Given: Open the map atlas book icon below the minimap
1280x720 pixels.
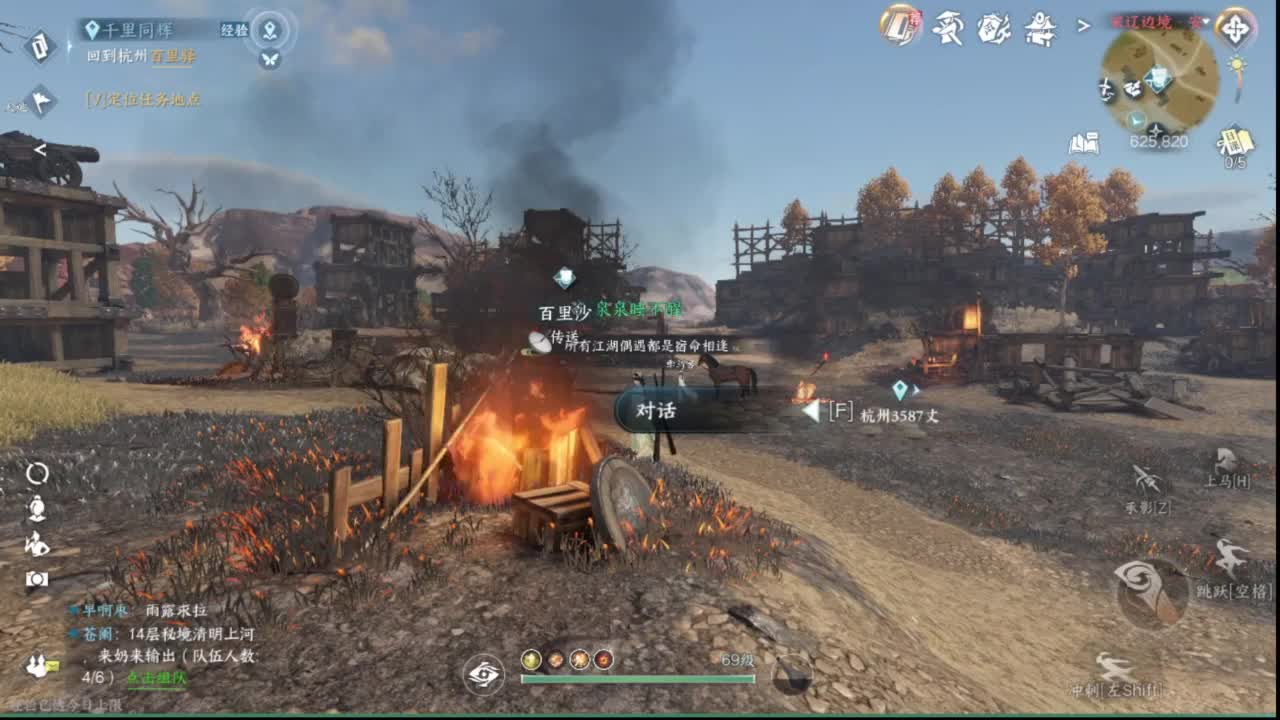Looking at the screenshot, I should pos(1085,144).
